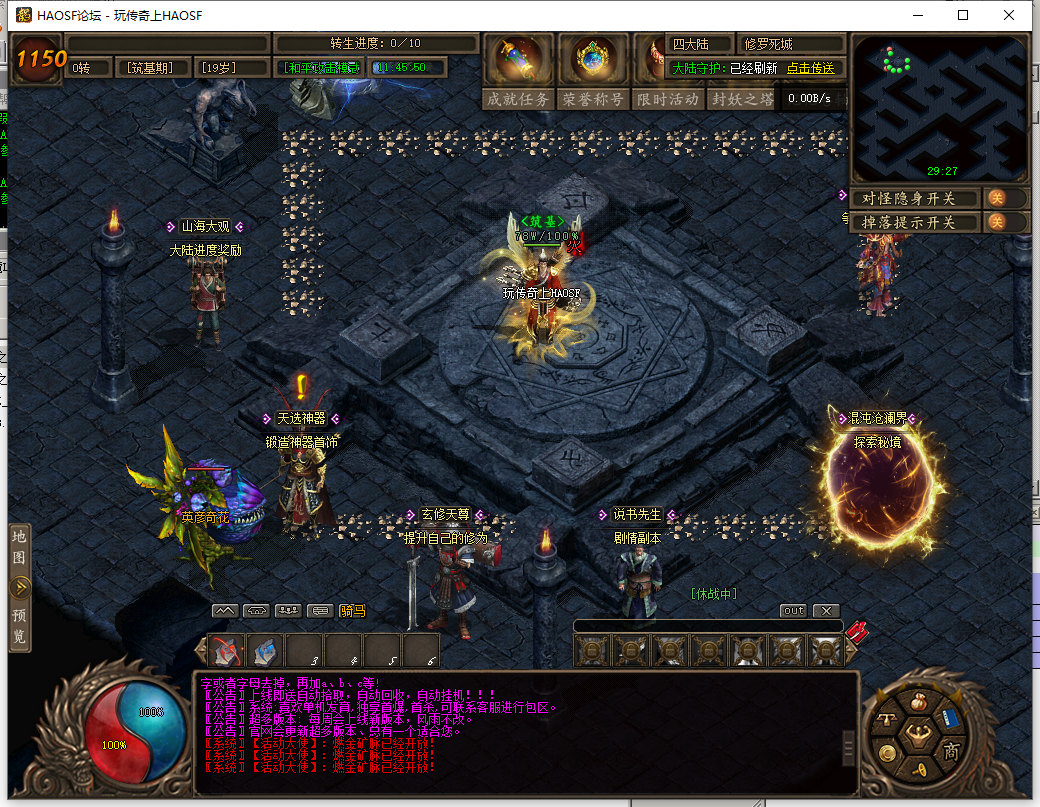Click the yellow 点击传送 teleport link
Screen dimensions: 1040x807
tap(810, 68)
